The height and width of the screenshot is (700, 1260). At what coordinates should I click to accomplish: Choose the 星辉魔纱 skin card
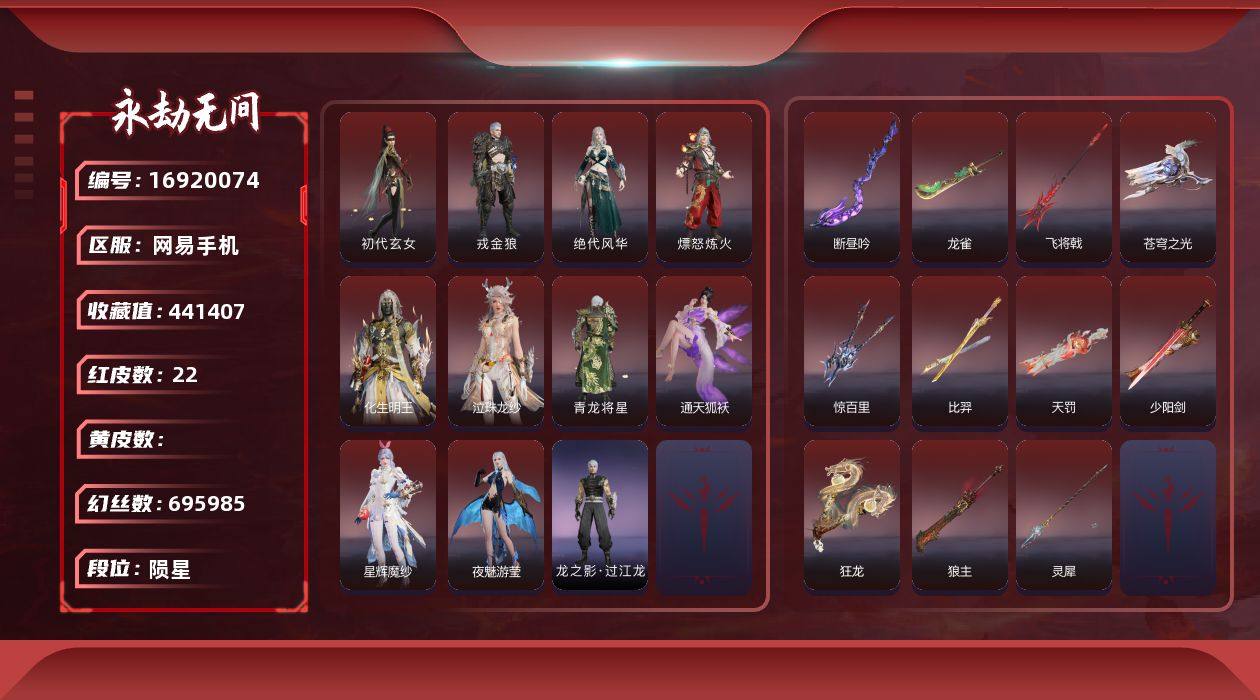pos(388,515)
